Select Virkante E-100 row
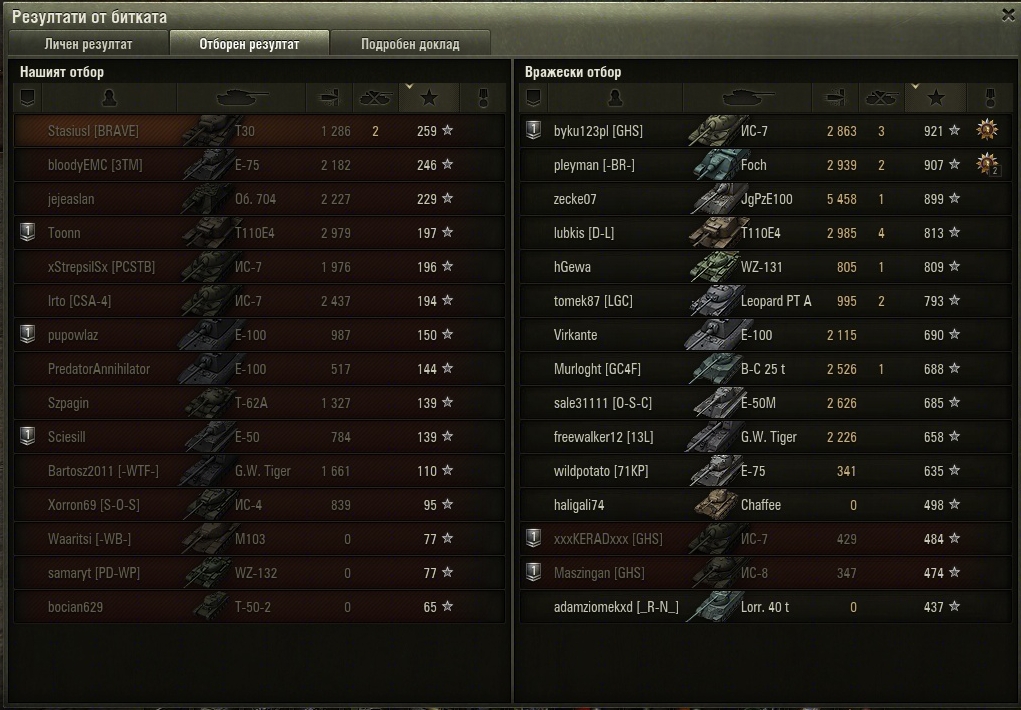 740,335
